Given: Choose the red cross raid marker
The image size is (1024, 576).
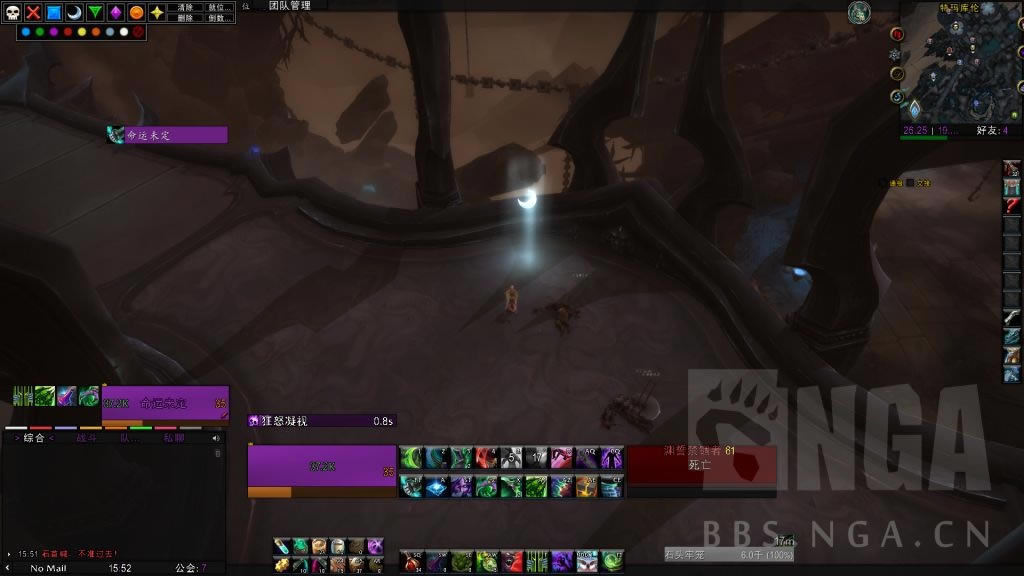Looking at the screenshot, I should point(33,12).
